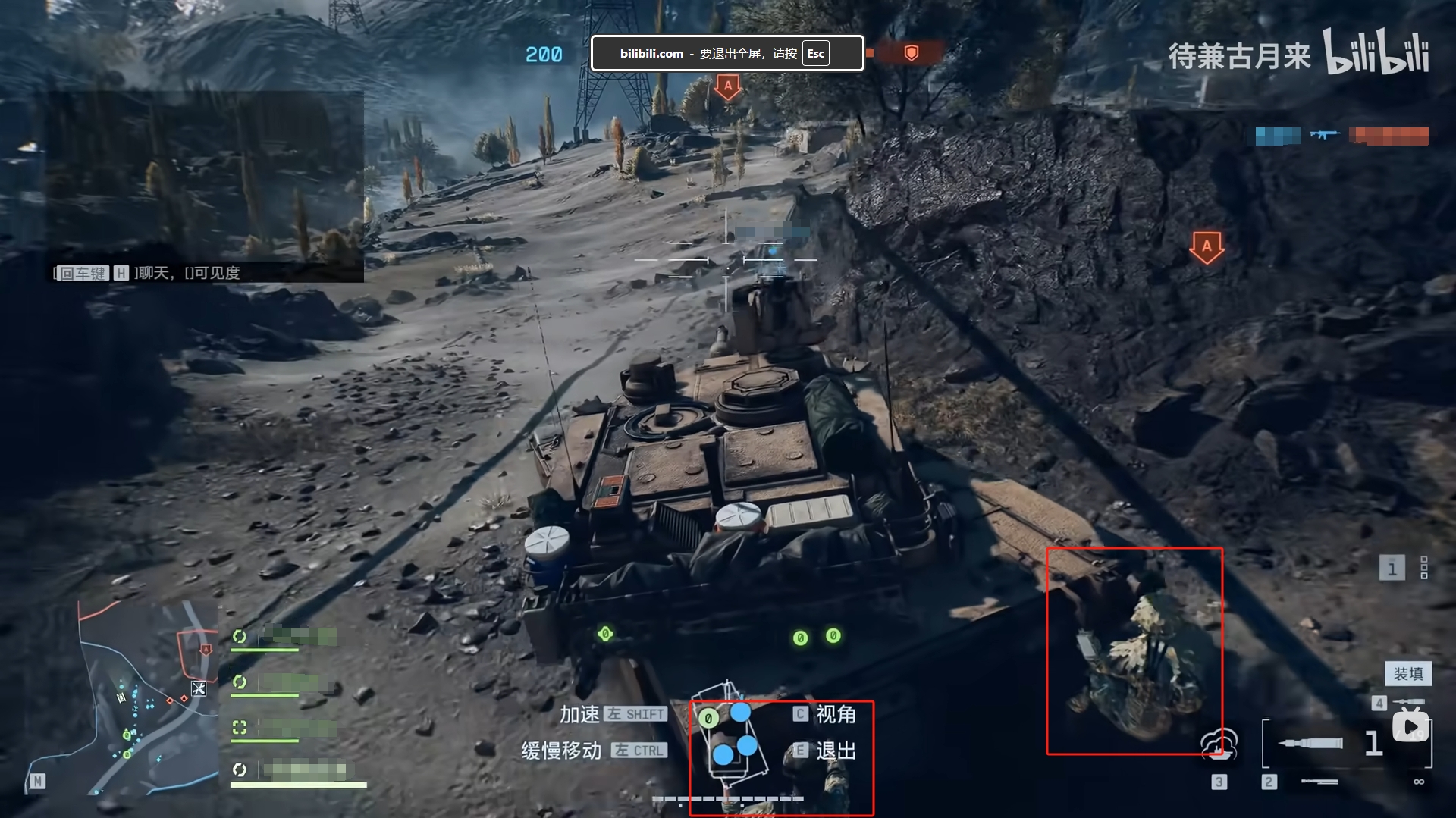1456x818 pixels.
Task: Open the minimap in the bottom-left corner
Action: coord(121,697)
